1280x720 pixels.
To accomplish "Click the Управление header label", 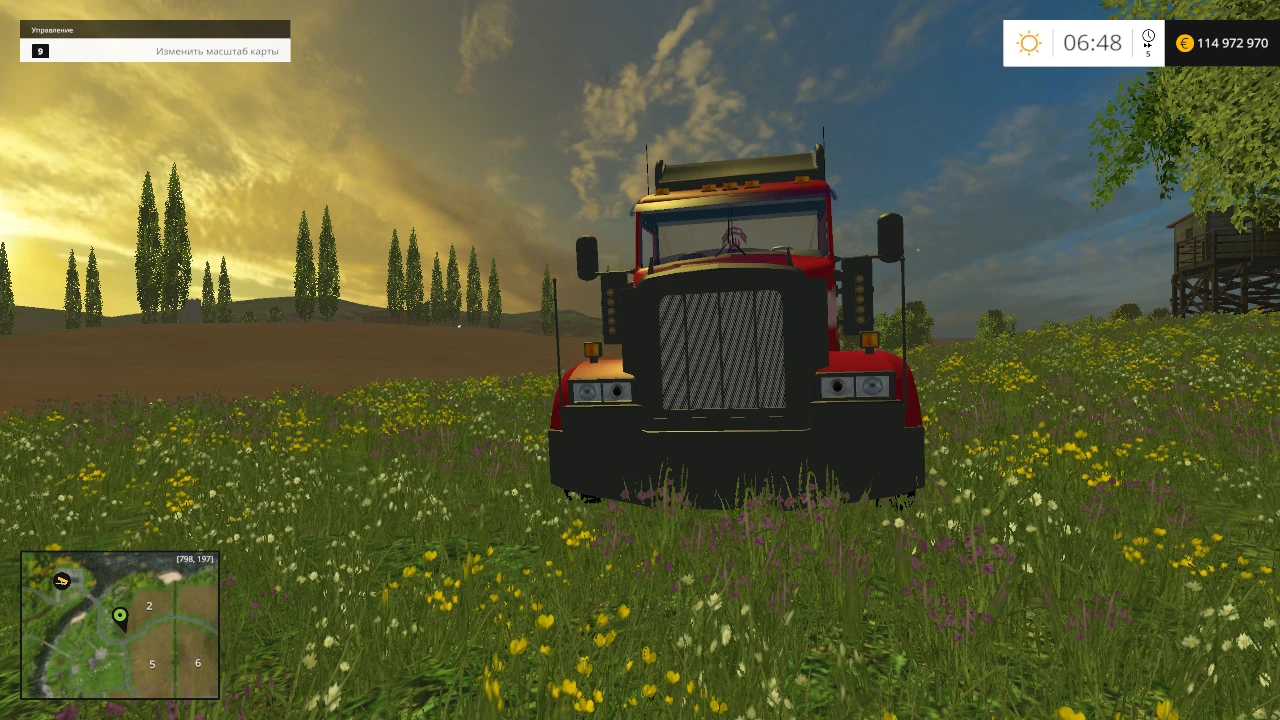I will 52,30.
